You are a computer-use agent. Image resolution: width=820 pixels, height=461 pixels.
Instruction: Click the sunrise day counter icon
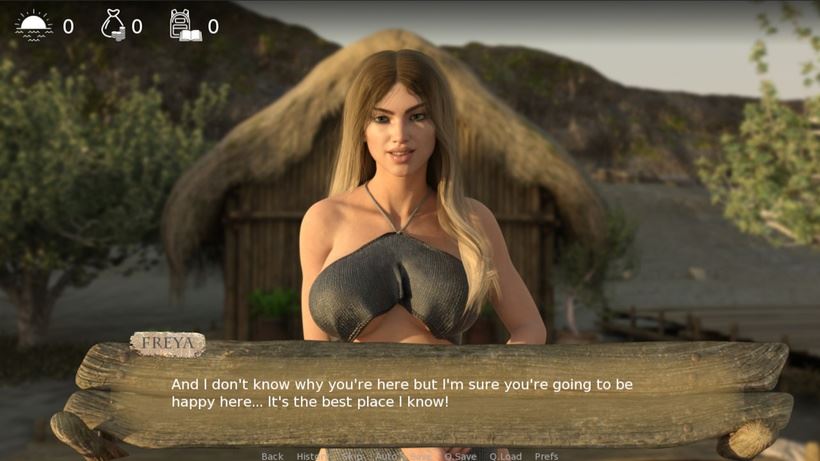(x=34, y=25)
